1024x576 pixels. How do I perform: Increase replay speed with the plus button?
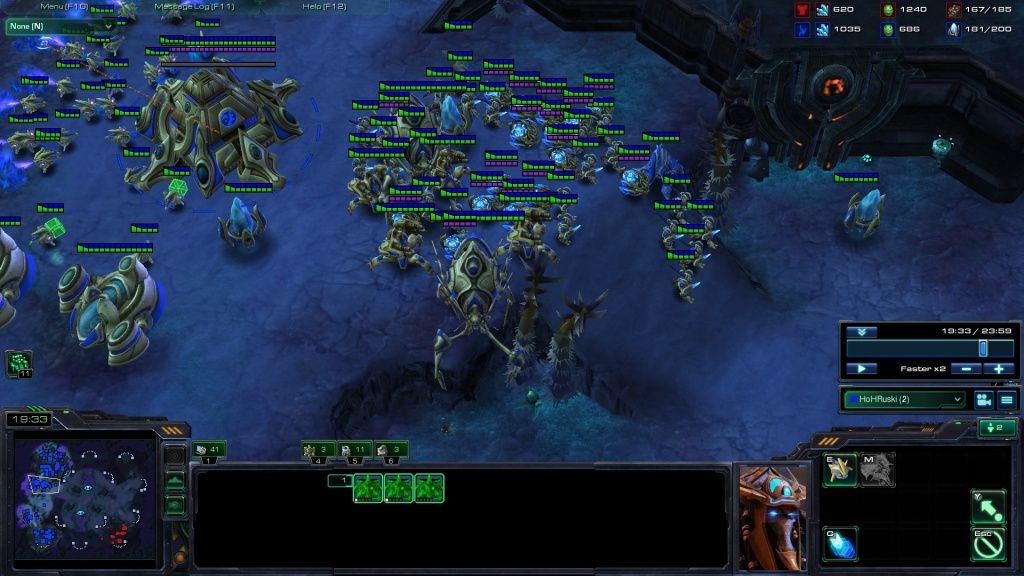pyautogui.click(x=998, y=369)
